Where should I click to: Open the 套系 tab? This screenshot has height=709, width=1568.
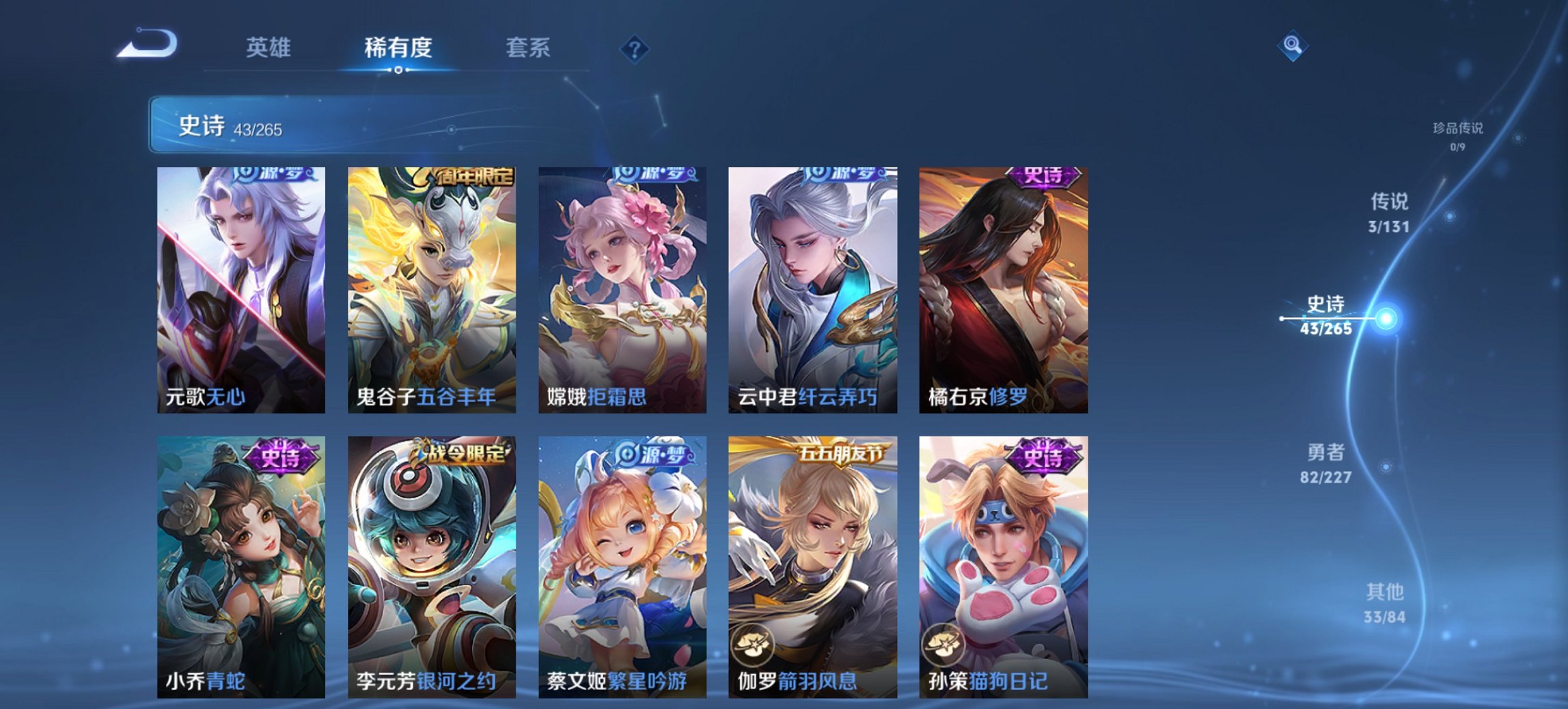526,48
